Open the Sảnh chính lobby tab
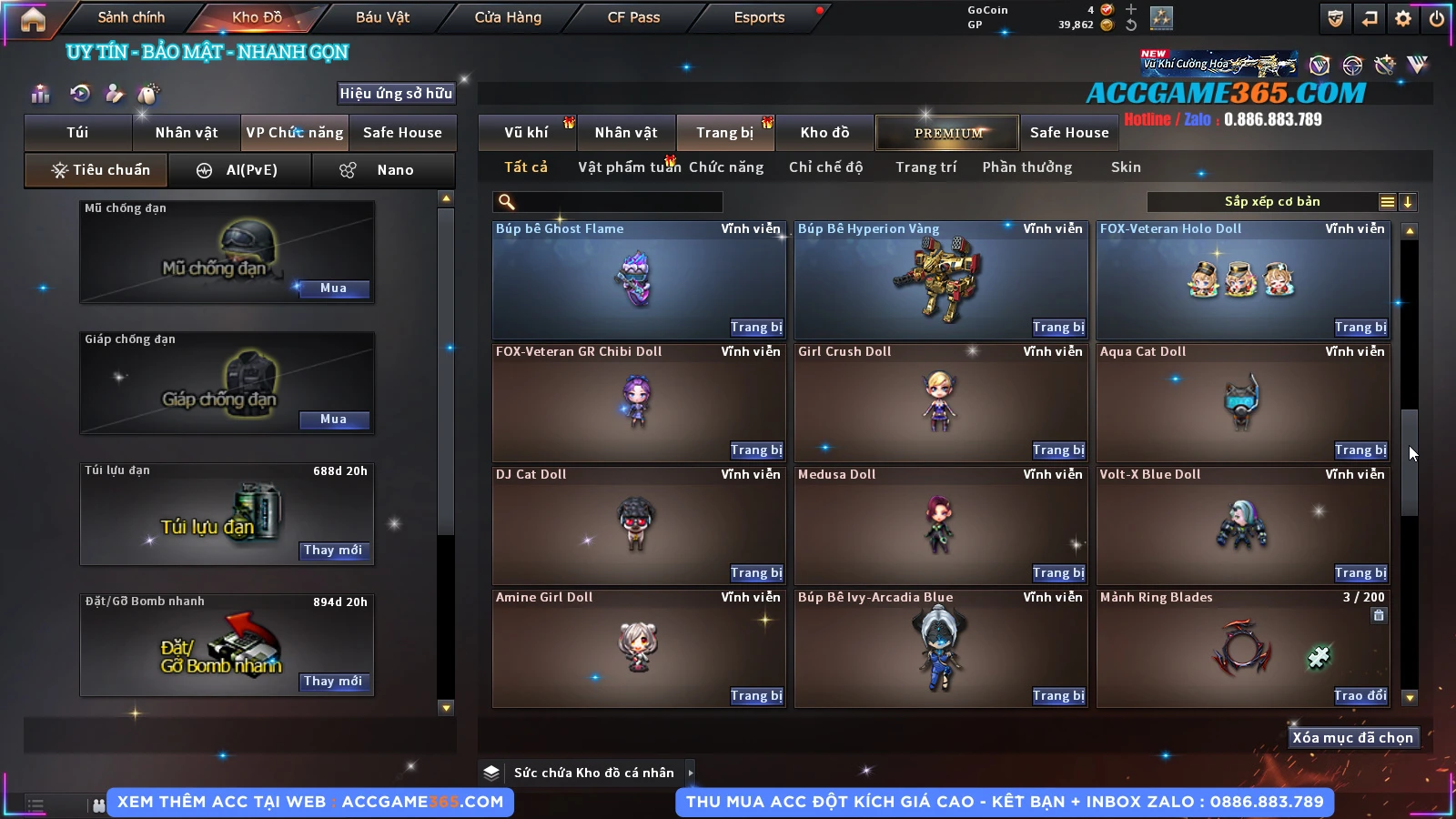 click(x=131, y=17)
